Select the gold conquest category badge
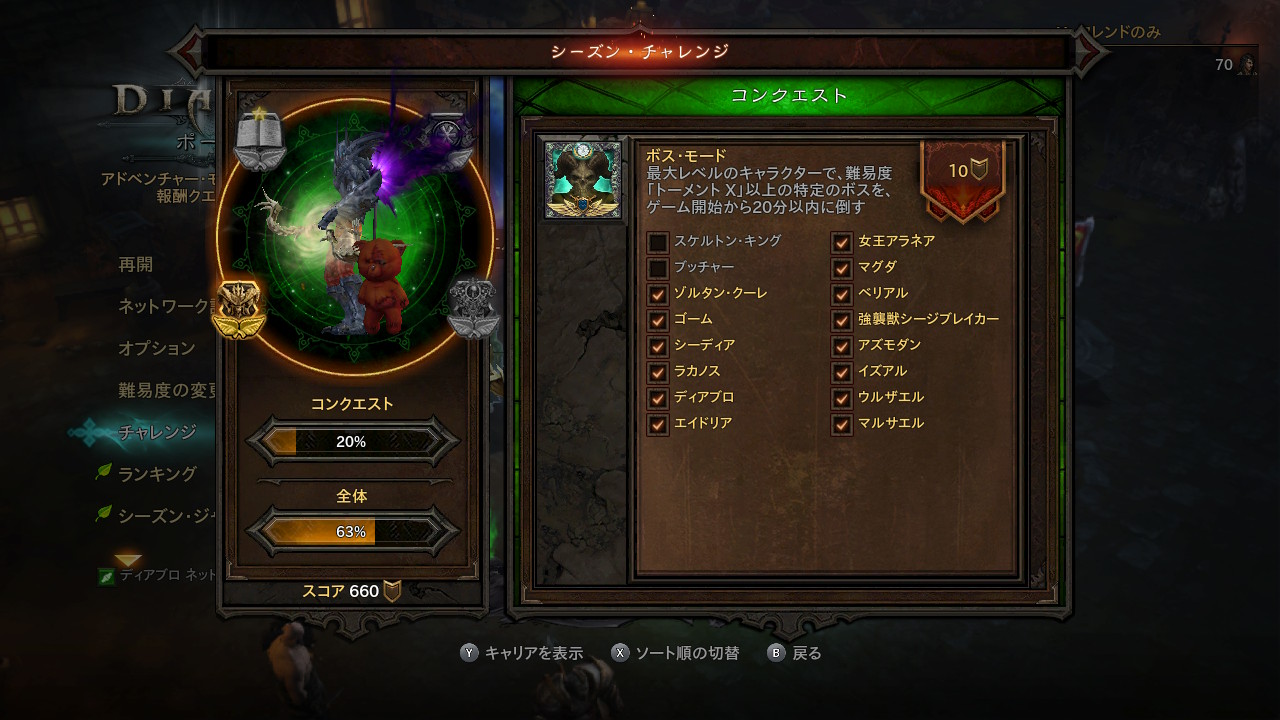Screen dimensions: 1280x720 tap(238, 309)
